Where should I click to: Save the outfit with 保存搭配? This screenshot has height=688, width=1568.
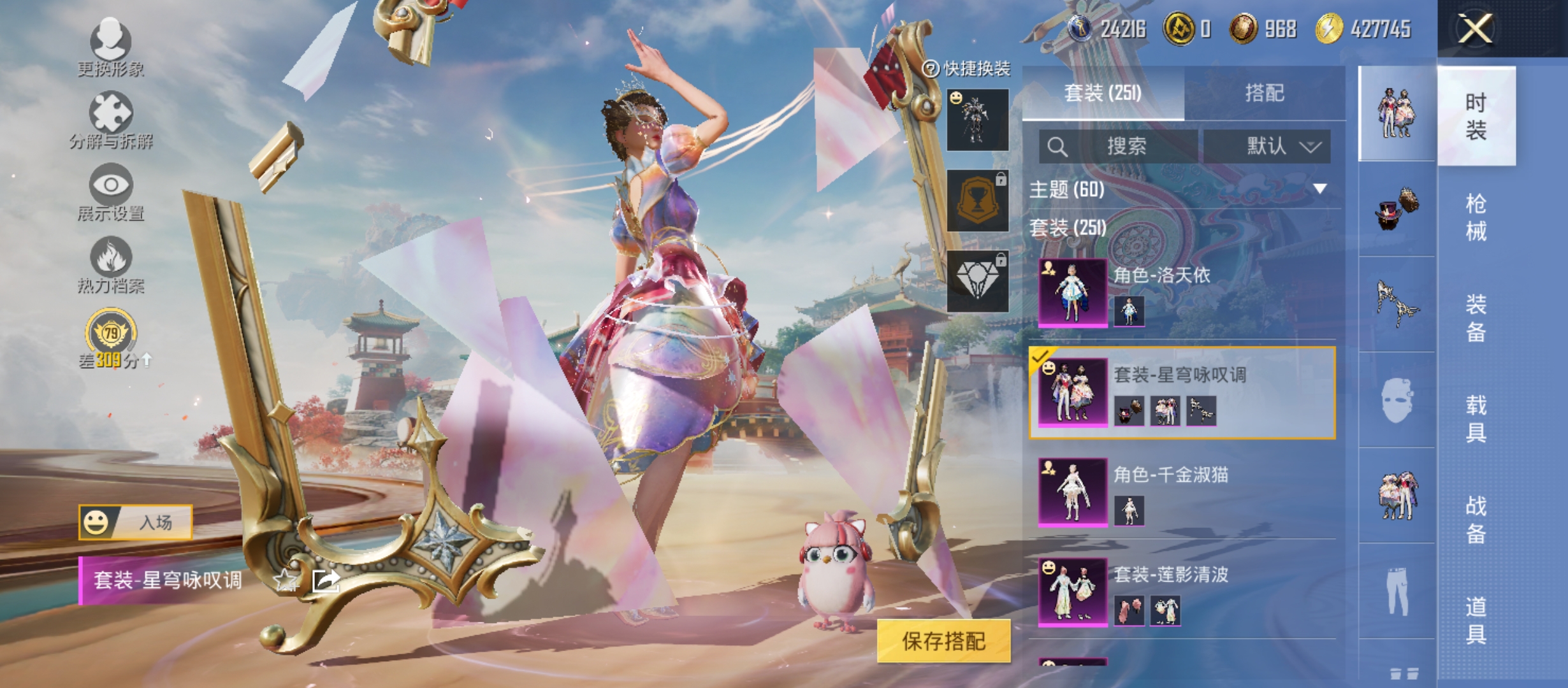943,641
